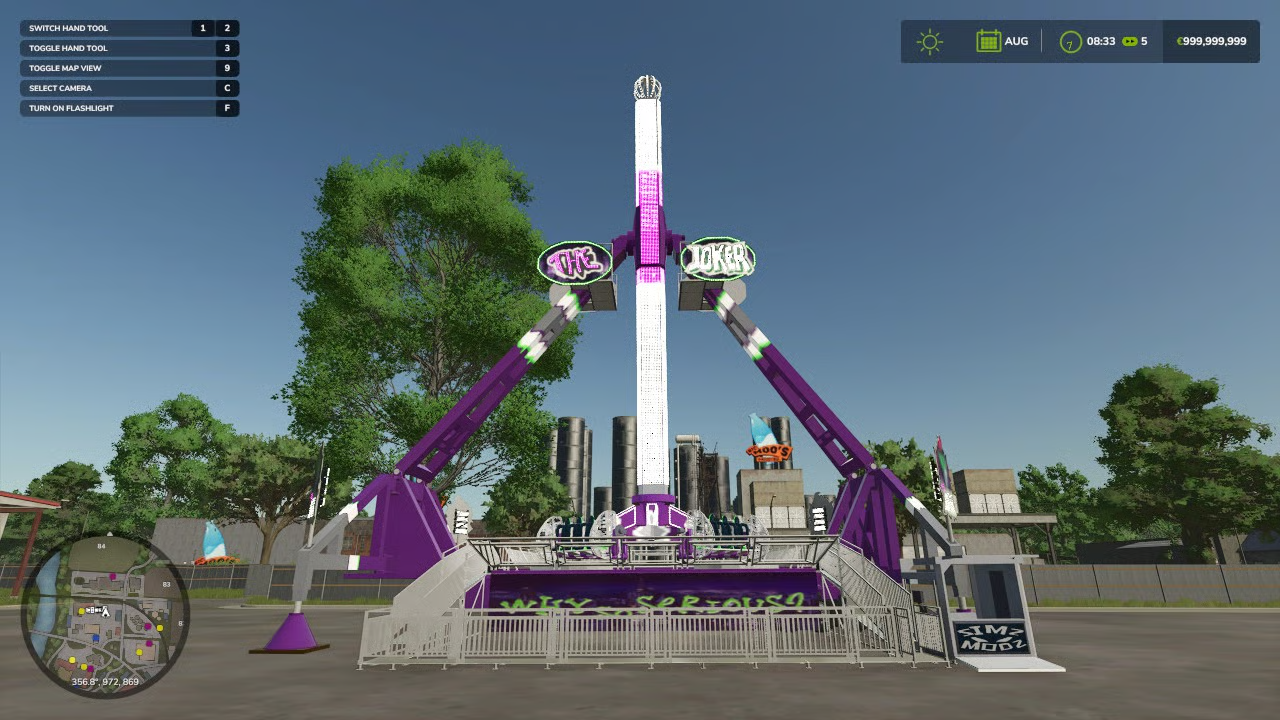1280x720 pixels.
Task: Toggle Hand Tool with key badge 3
Action: 229,47
